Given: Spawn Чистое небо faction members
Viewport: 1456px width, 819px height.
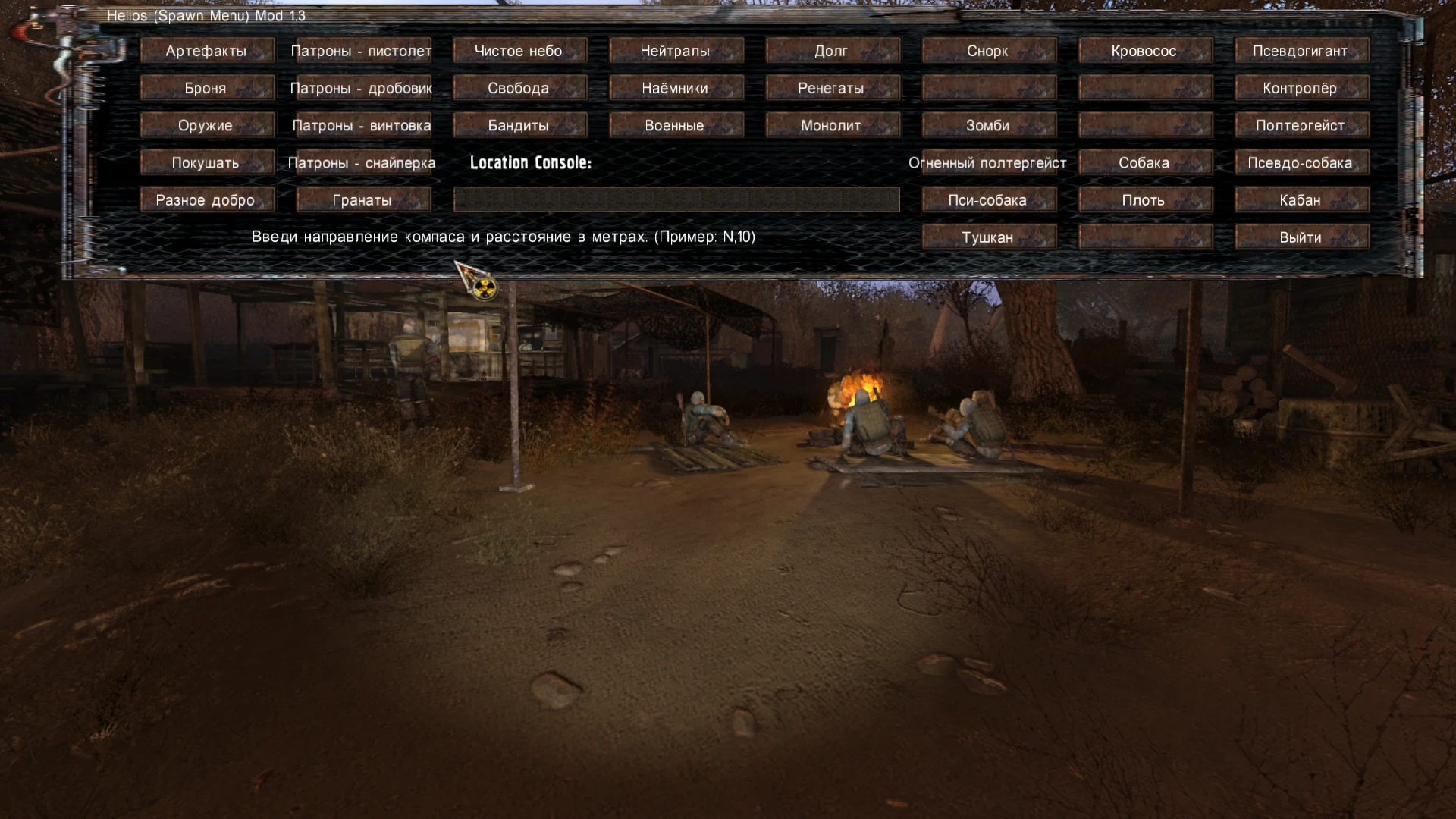Looking at the screenshot, I should [520, 50].
